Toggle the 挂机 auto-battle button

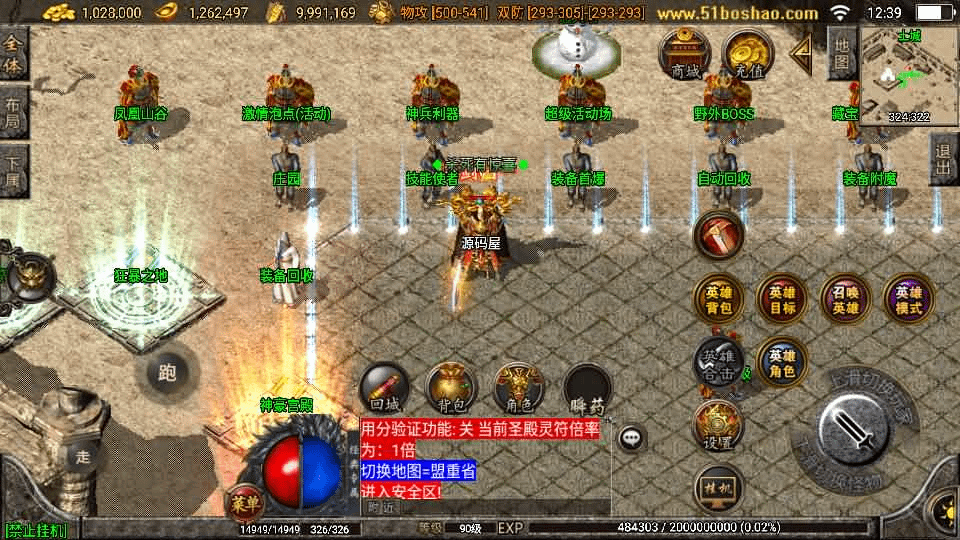(x=719, y=488)
